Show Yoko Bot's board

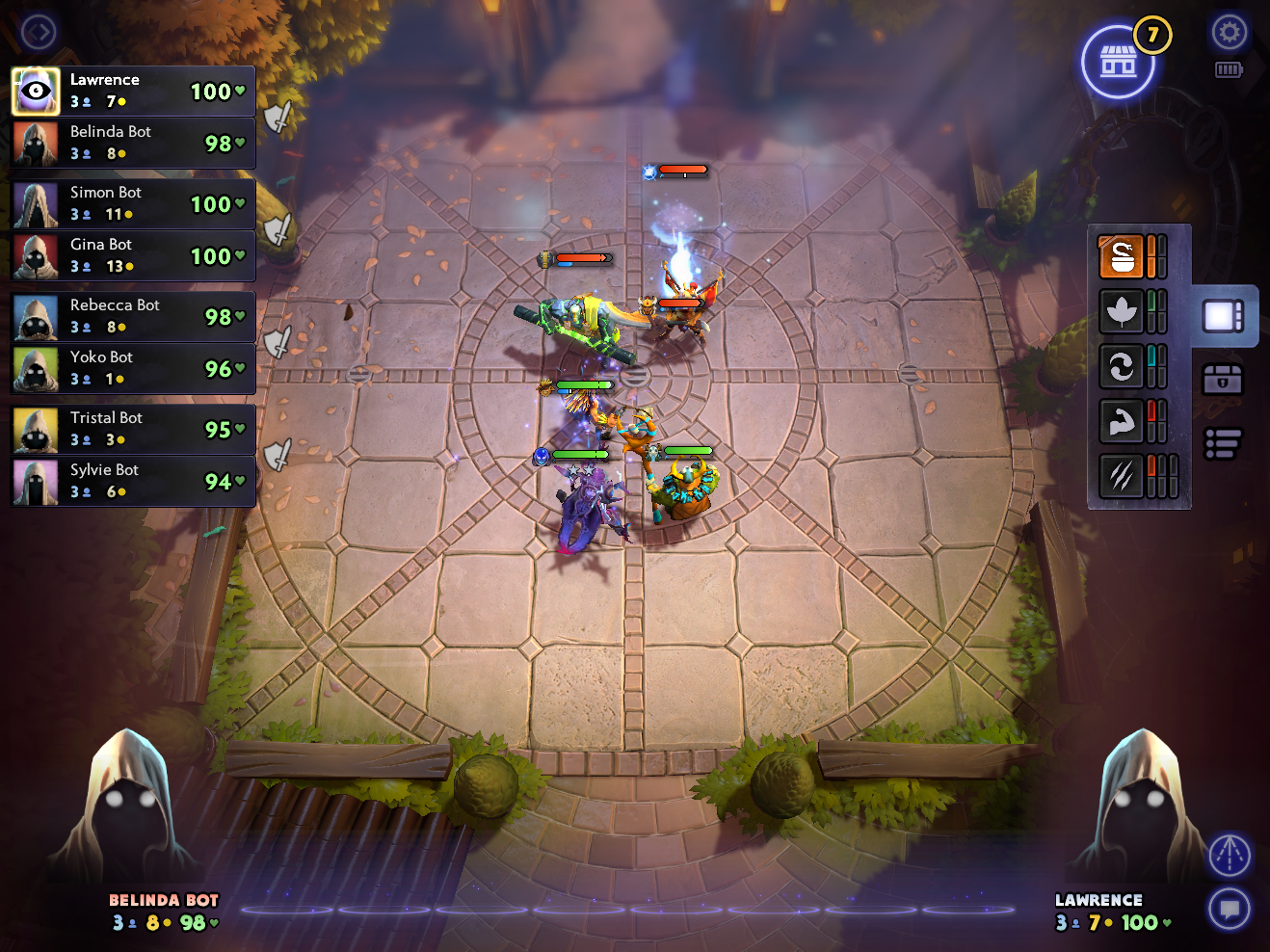133,368
